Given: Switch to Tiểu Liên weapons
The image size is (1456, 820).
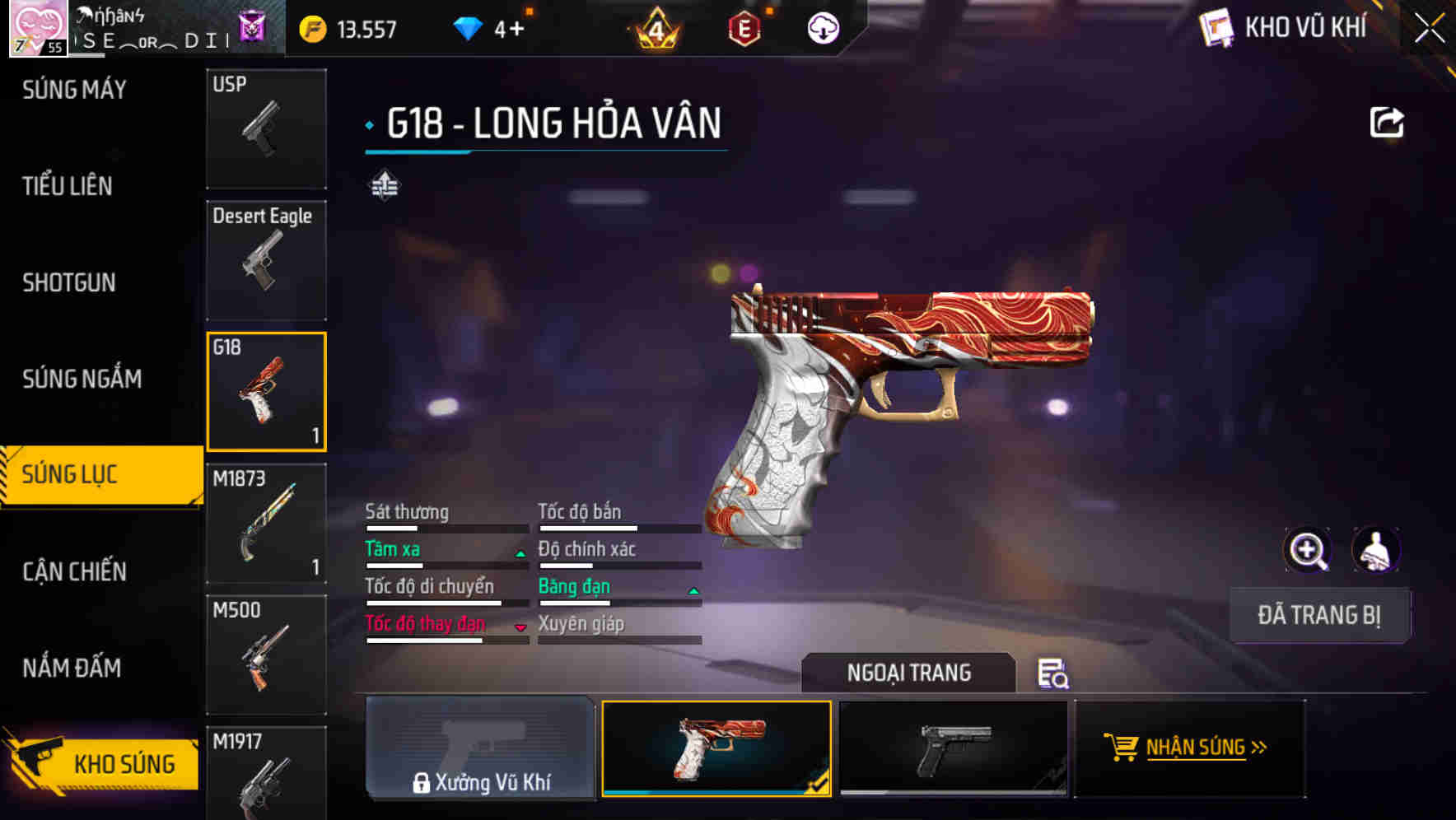Looking at the screenshot, I should click(68, 186).
